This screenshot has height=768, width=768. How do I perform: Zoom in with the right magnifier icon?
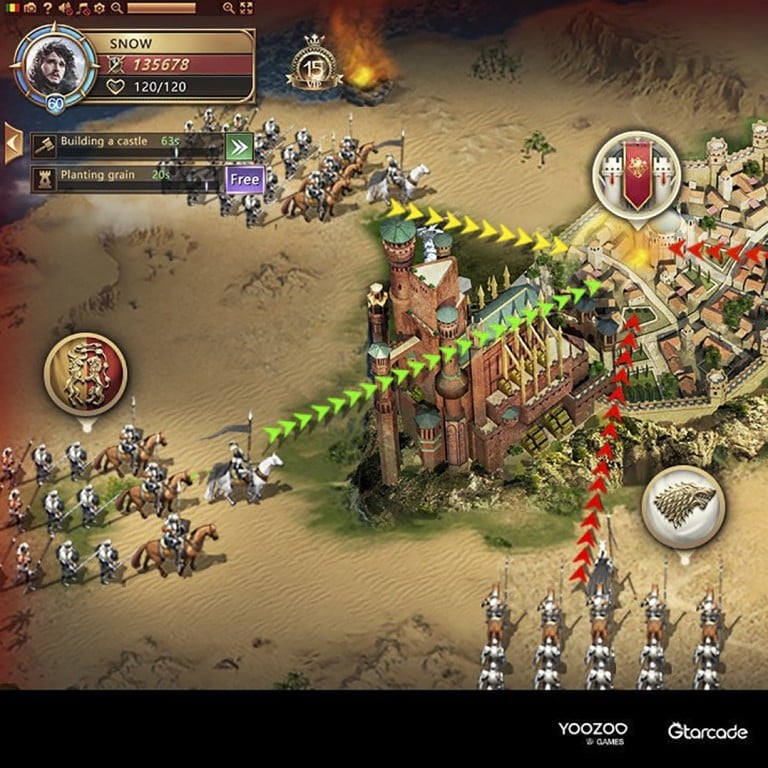click(x=229, y=8)
